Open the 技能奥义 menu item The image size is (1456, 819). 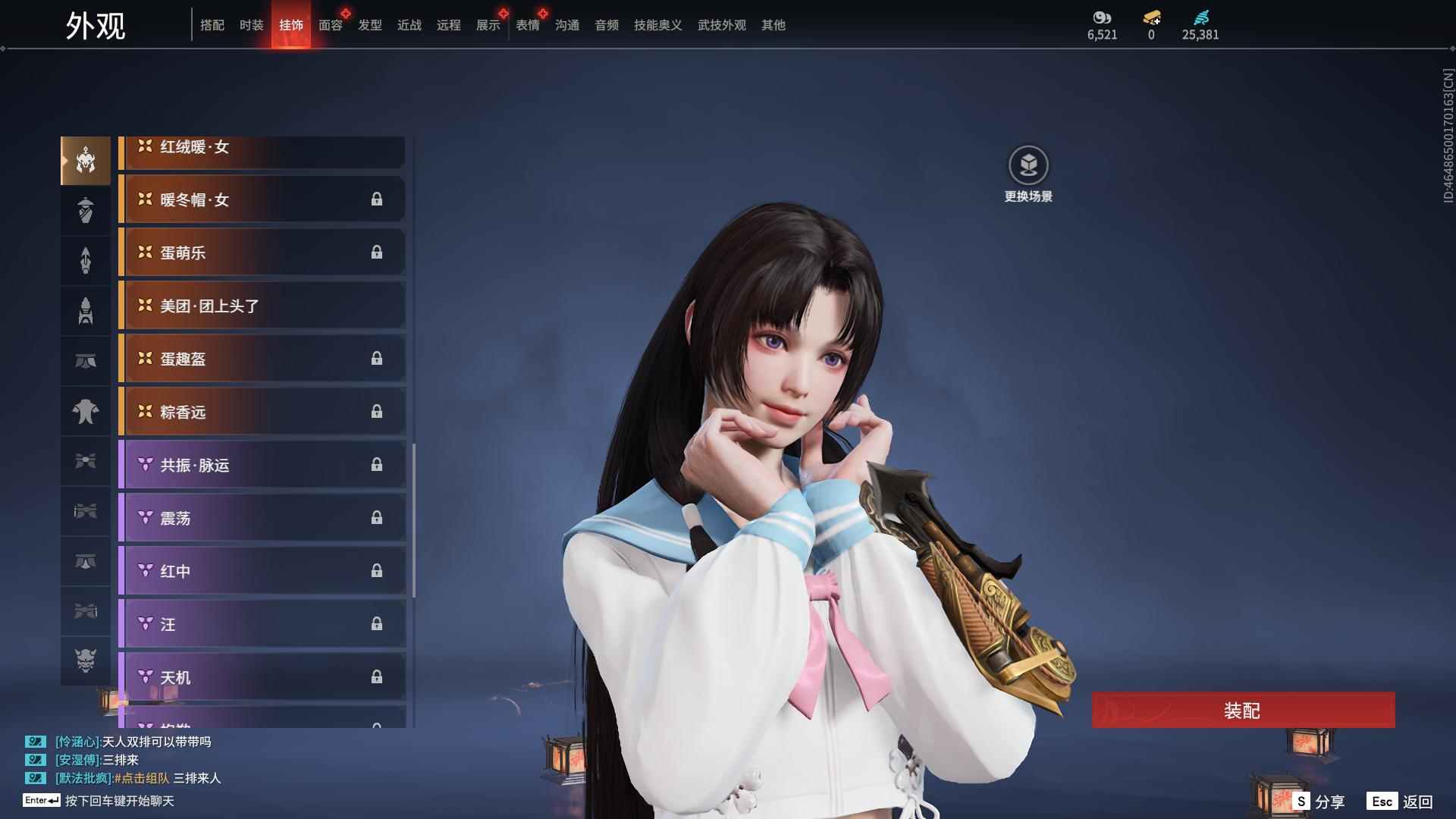657,24
